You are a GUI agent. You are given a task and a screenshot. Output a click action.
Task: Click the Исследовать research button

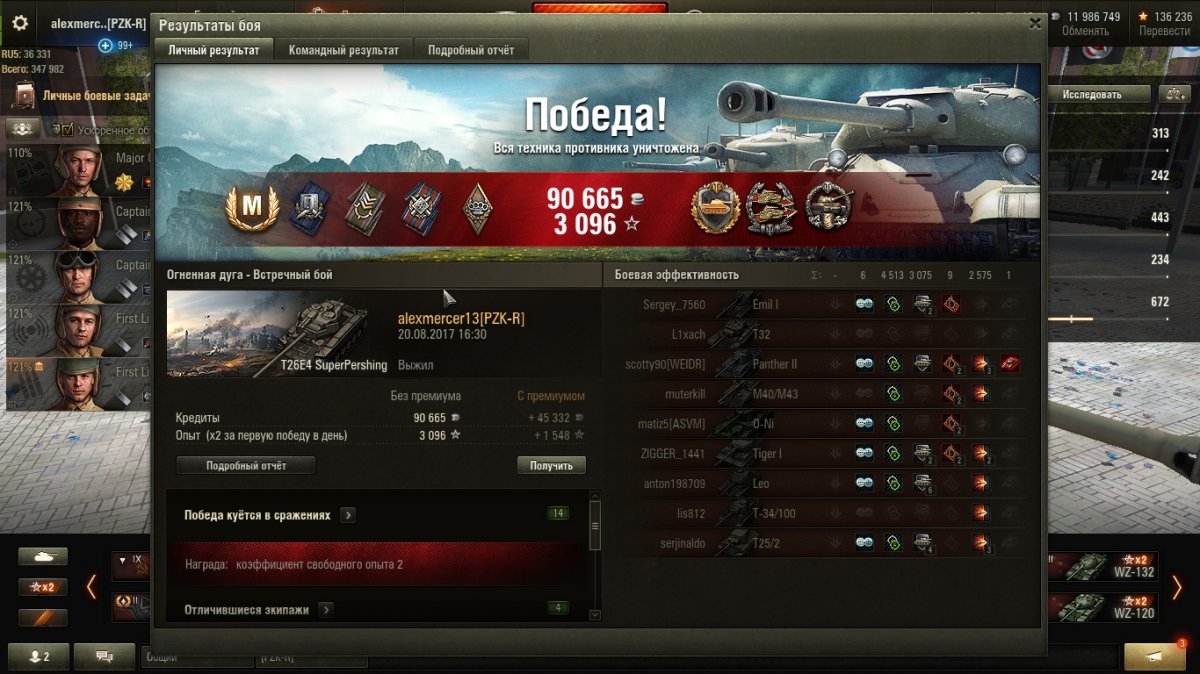click(1092, 94)
